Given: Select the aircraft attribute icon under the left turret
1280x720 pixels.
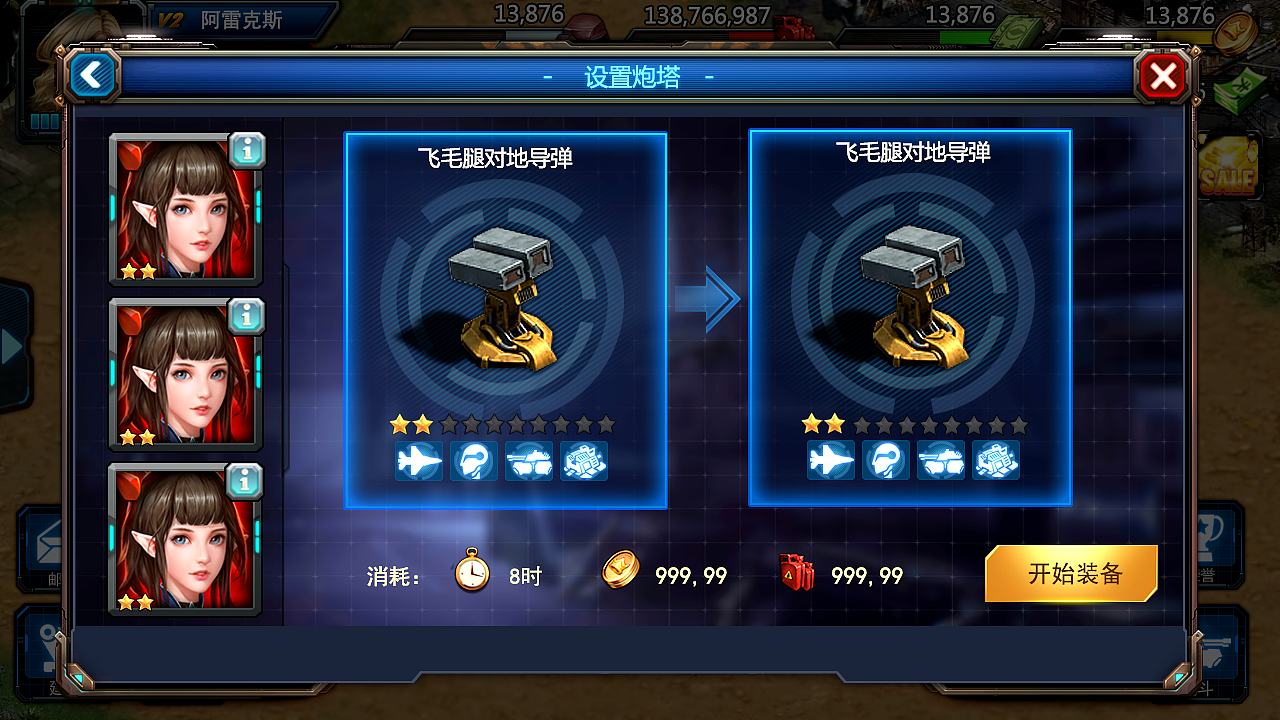Looking at the screenshot, I should coord(419,461).
